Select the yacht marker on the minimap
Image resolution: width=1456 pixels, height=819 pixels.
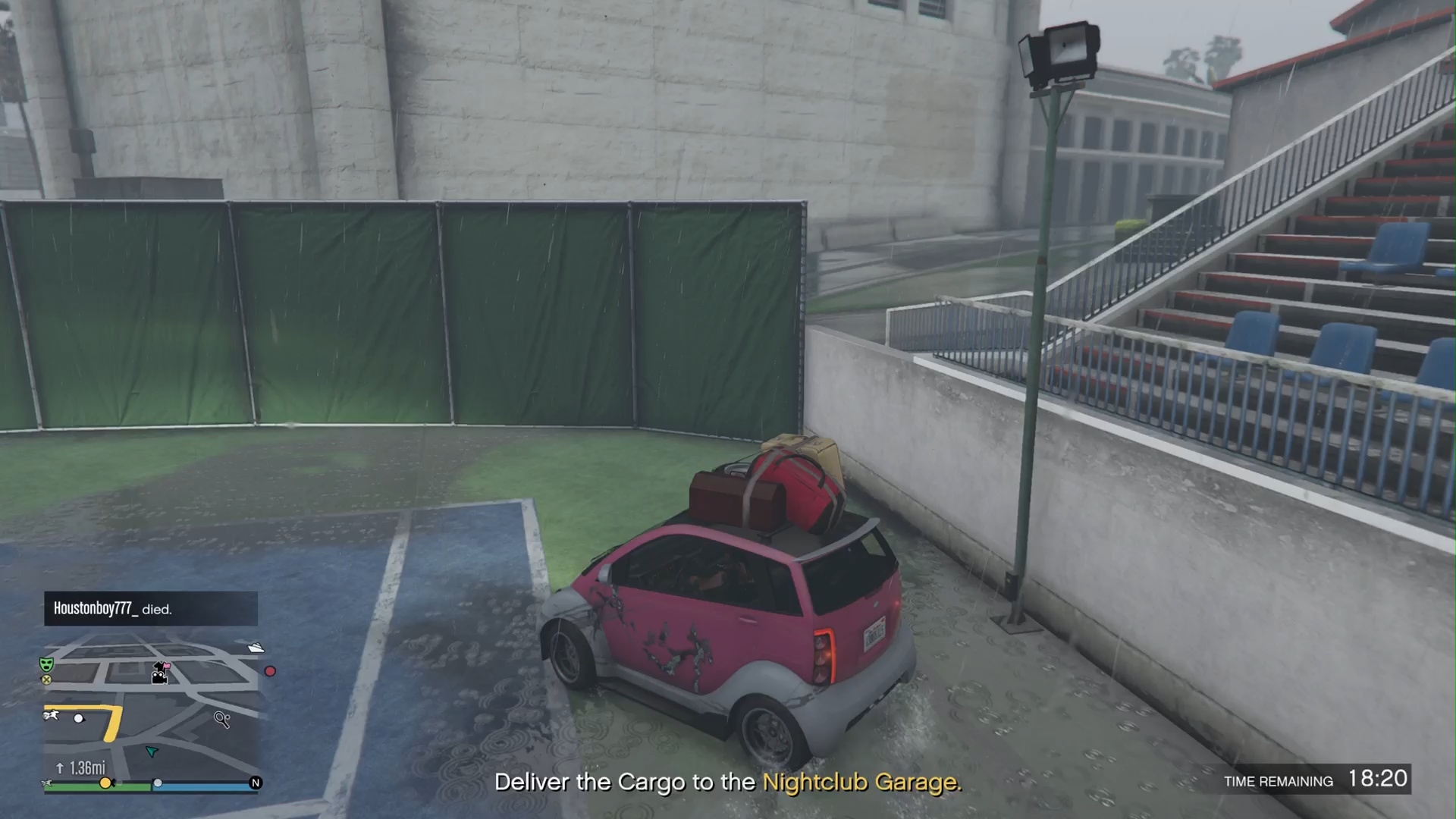pyautogui.click(x=256, y=648)
